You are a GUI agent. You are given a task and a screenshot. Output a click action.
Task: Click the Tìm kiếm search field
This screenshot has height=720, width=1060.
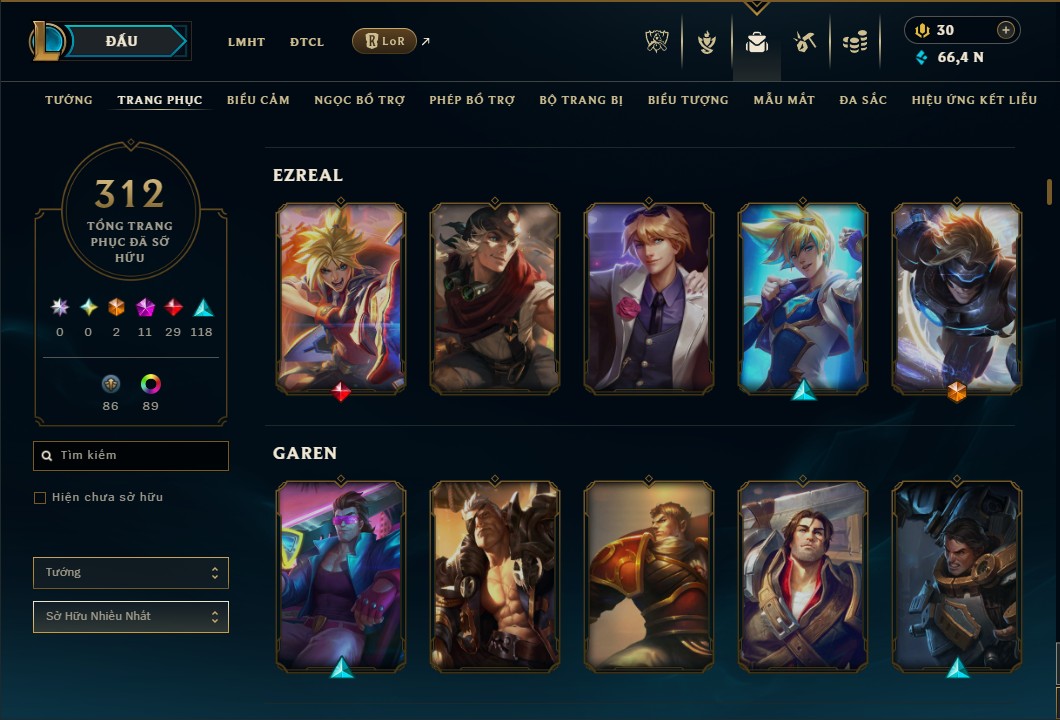tap(131, 456)
